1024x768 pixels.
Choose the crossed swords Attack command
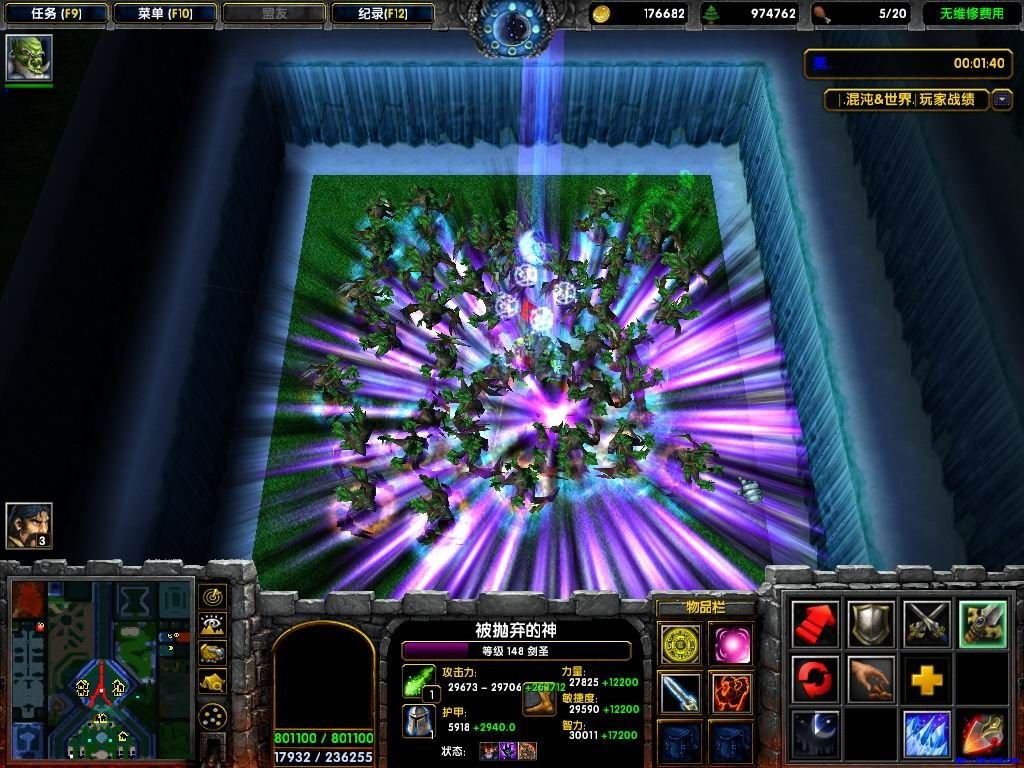pos(926,624)
